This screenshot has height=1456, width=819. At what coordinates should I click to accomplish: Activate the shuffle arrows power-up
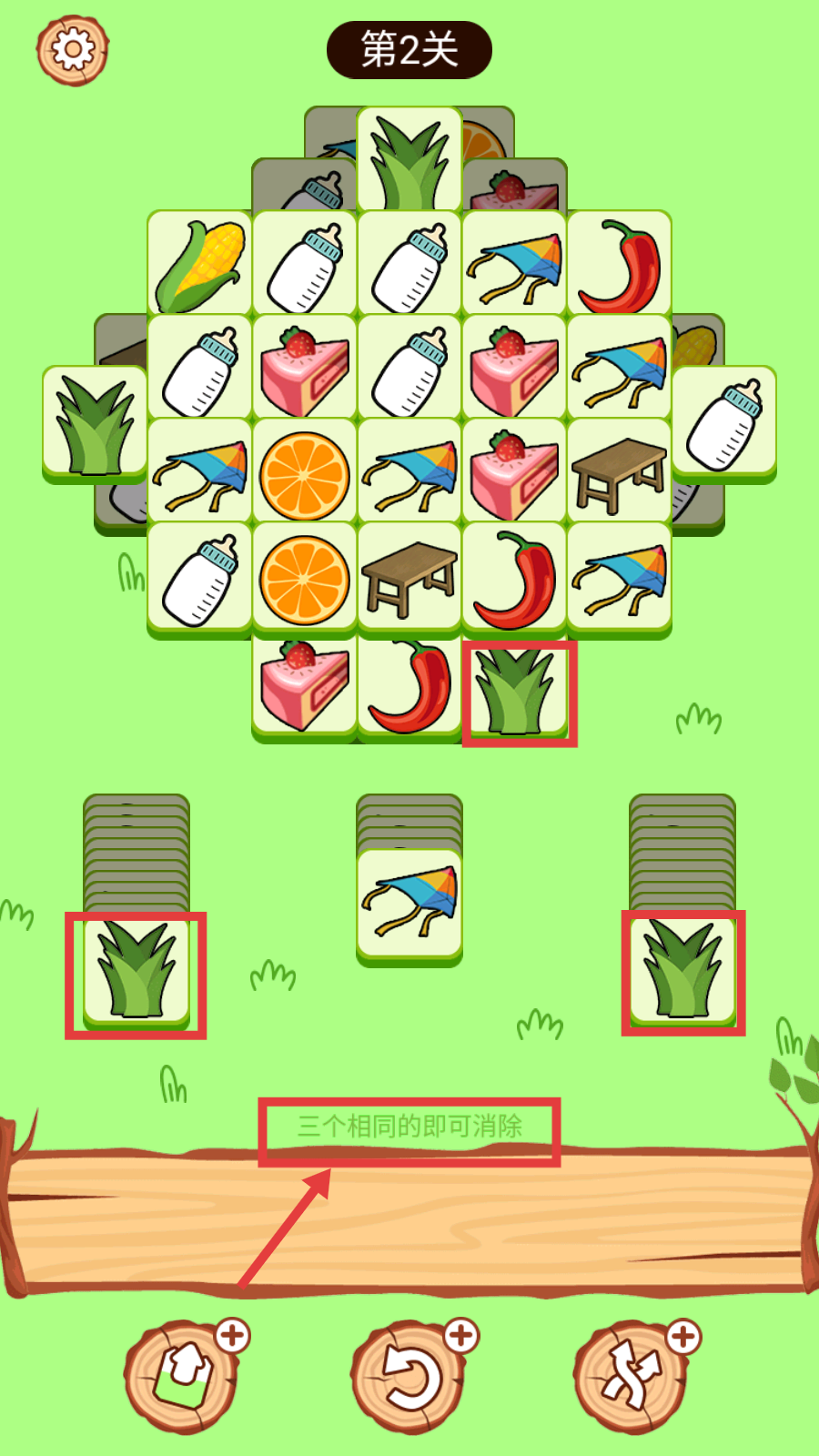click(632, 1376)
